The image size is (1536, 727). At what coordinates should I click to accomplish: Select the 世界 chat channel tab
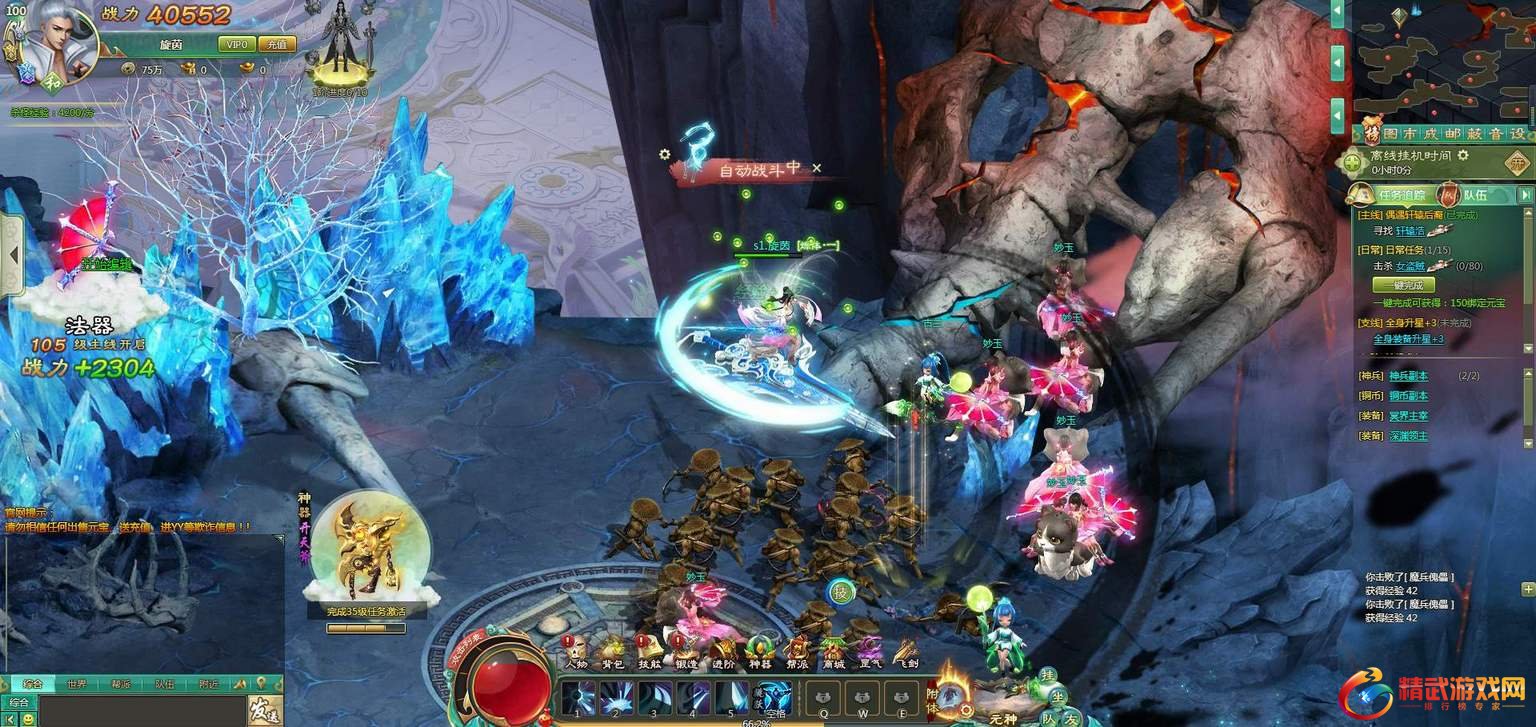[77, 685]
